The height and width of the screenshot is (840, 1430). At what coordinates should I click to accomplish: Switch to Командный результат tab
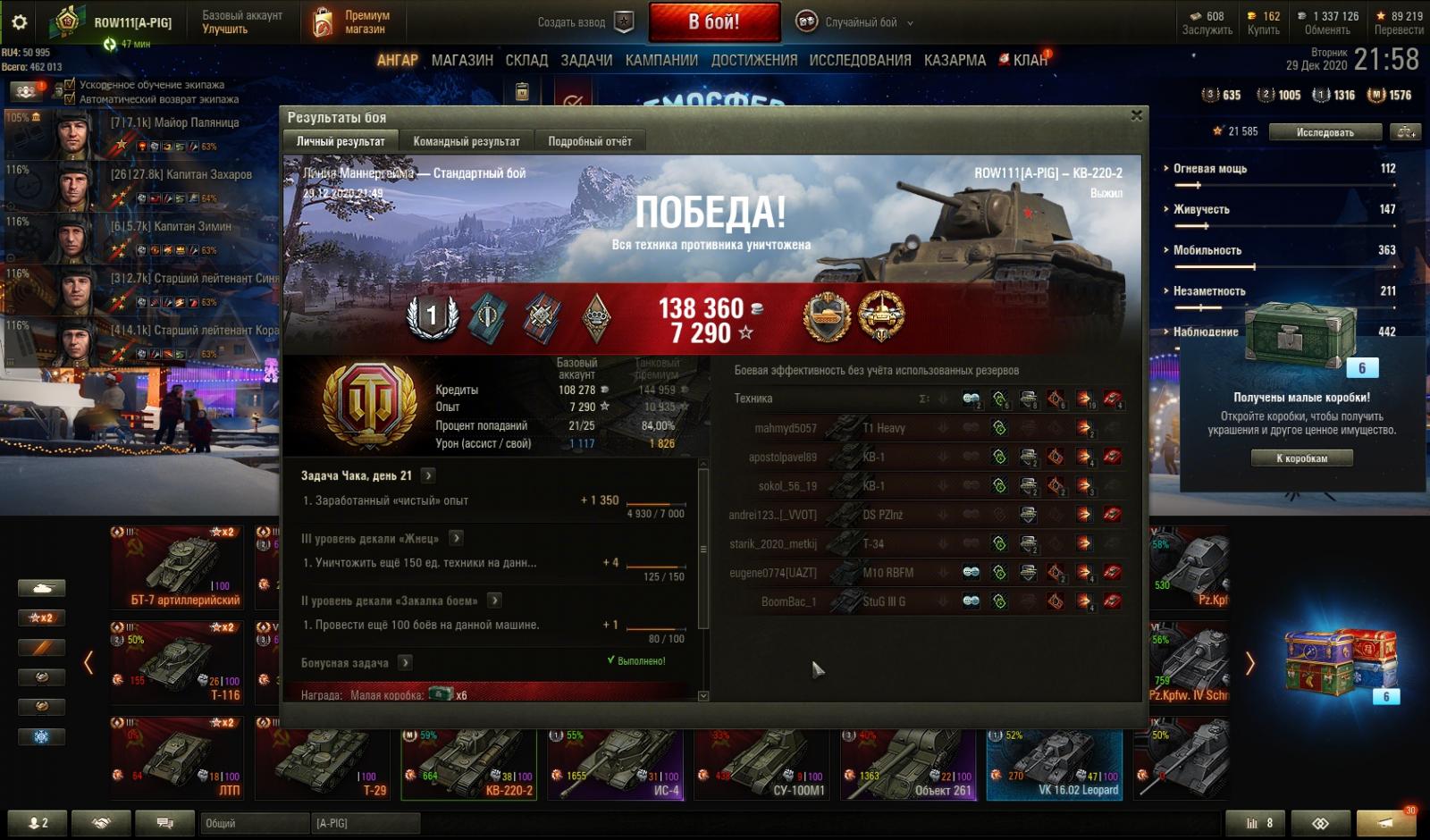(x=466, y=141)
